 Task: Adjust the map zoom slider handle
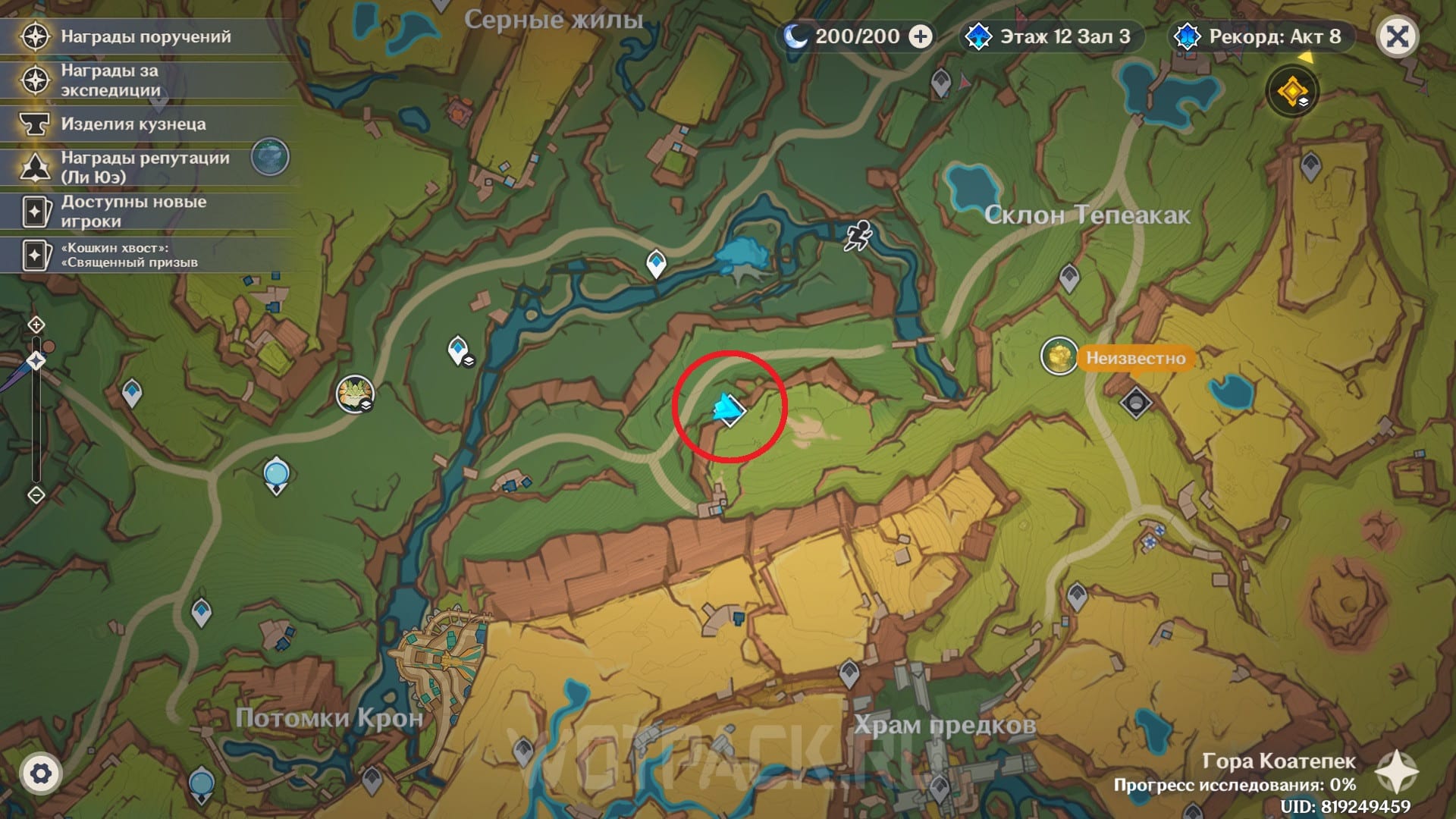(x=36, y=361)
